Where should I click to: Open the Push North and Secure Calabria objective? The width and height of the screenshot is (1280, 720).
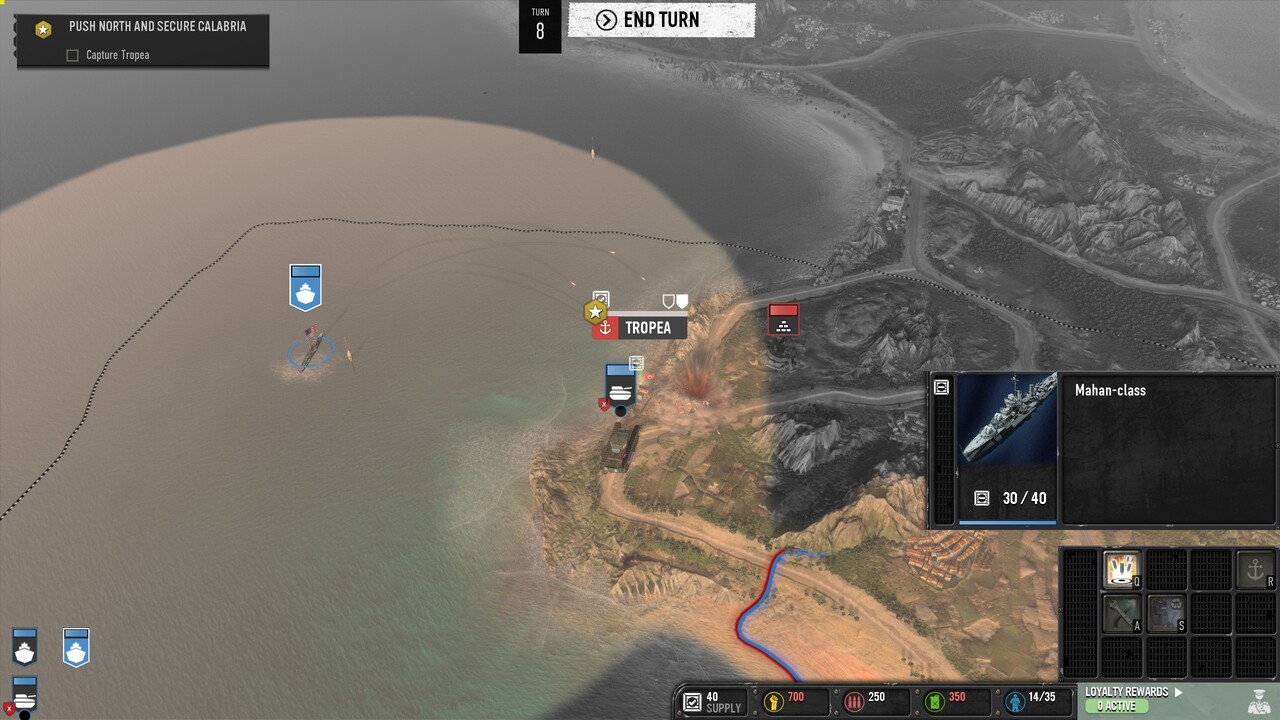click(157, 27)
